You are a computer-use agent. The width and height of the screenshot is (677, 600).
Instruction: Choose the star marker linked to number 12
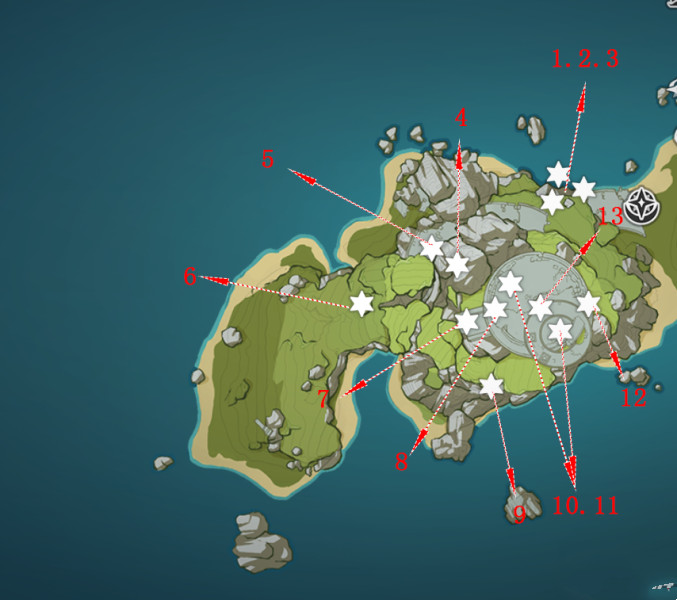pos(588,304)
